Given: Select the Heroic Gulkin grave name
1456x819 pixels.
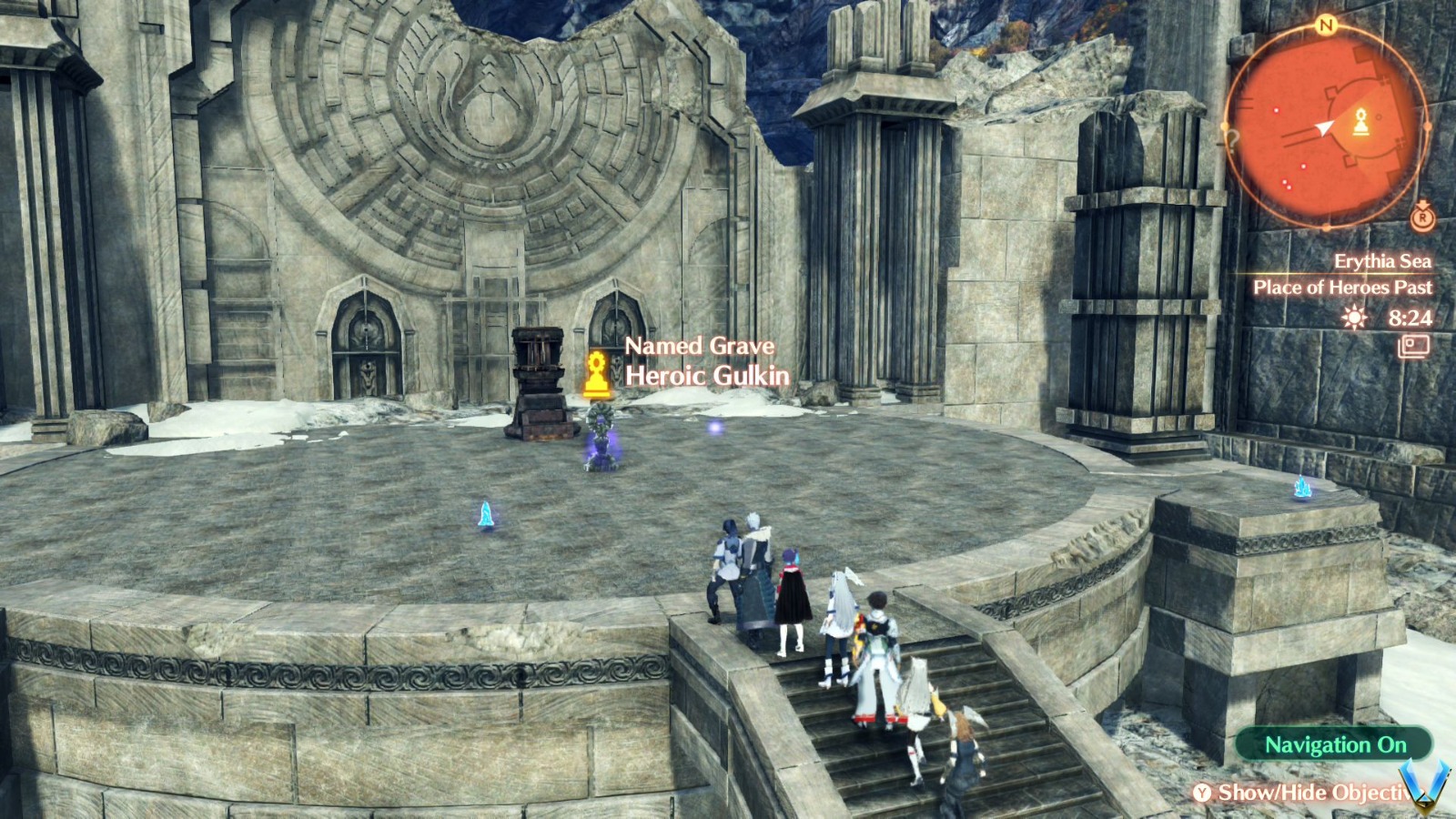Looking at the screenshot, I should point(709,373).
